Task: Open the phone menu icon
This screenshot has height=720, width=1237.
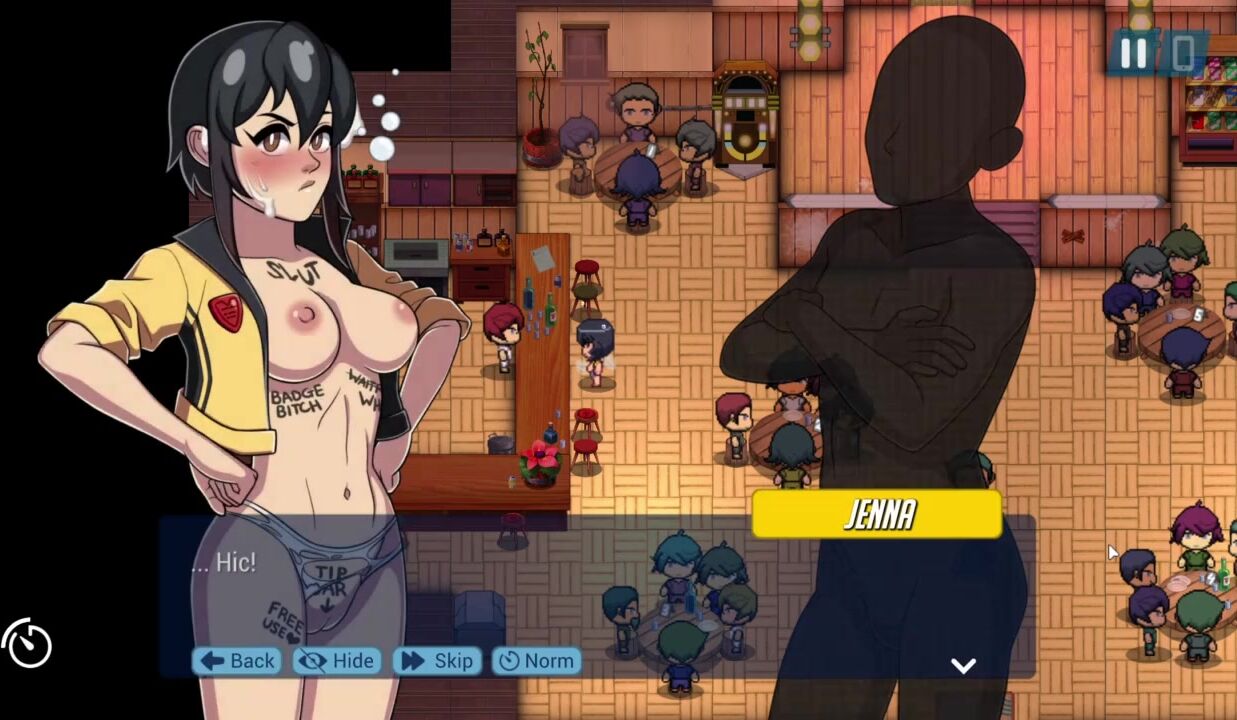Action: pos(1183,53)
